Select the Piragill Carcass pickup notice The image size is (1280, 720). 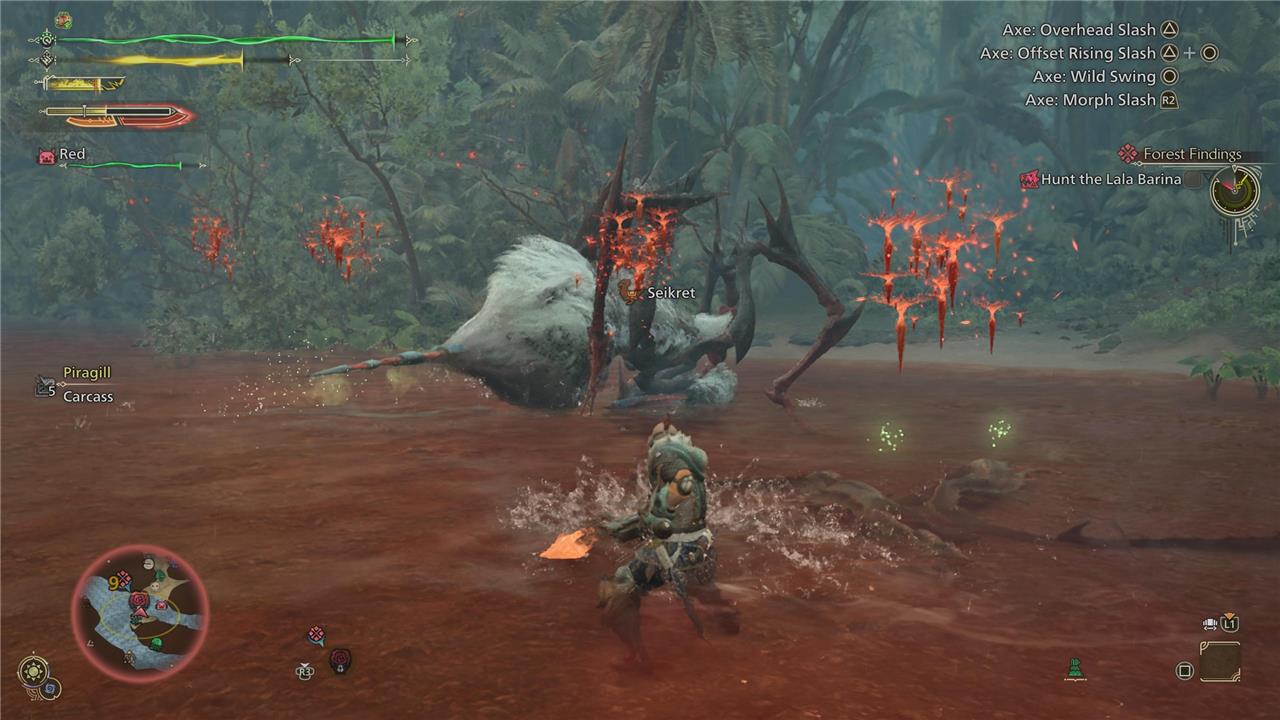(x=86, y=384)
